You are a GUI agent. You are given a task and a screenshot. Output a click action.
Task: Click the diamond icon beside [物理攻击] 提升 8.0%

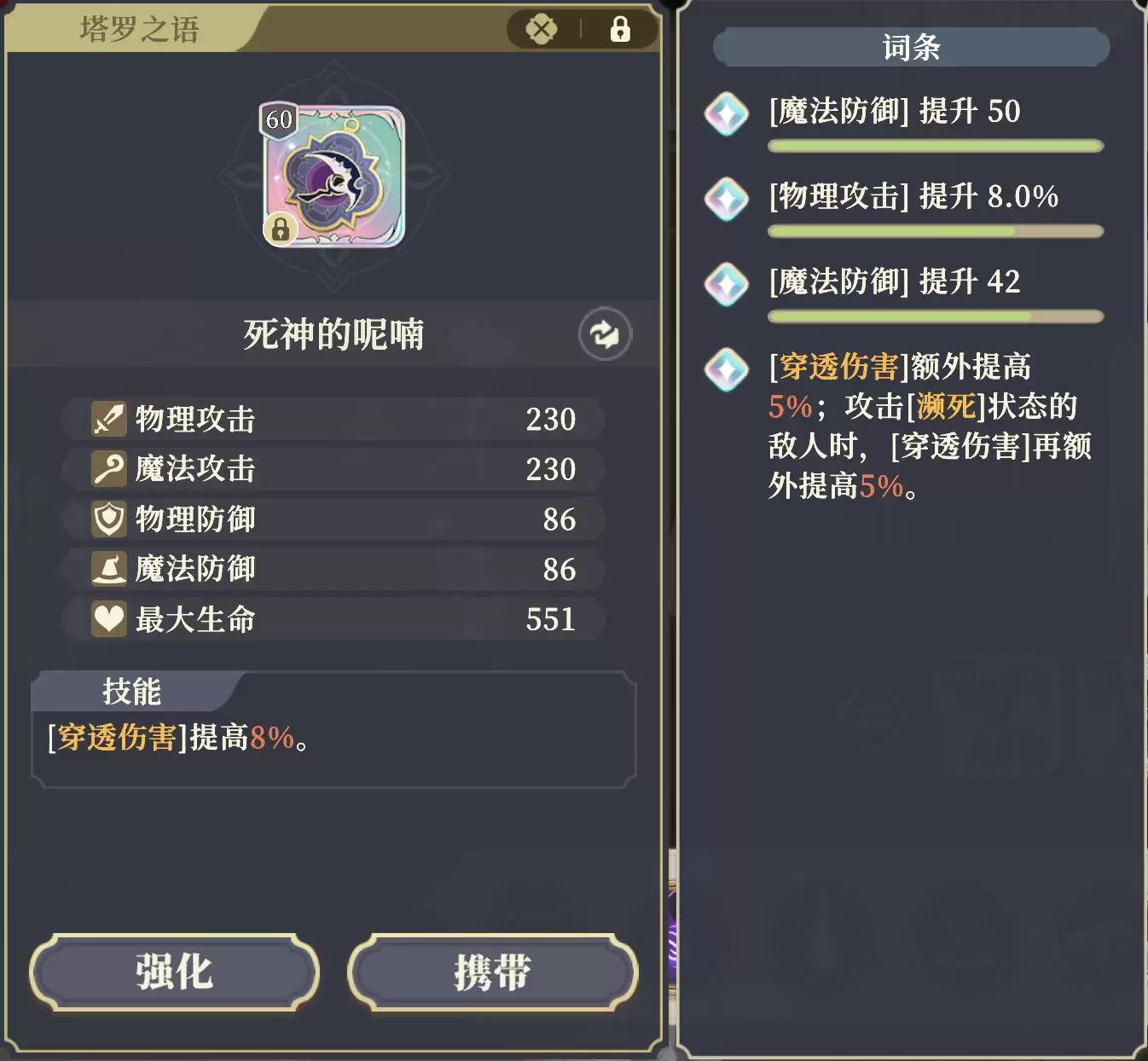(726, 200)
